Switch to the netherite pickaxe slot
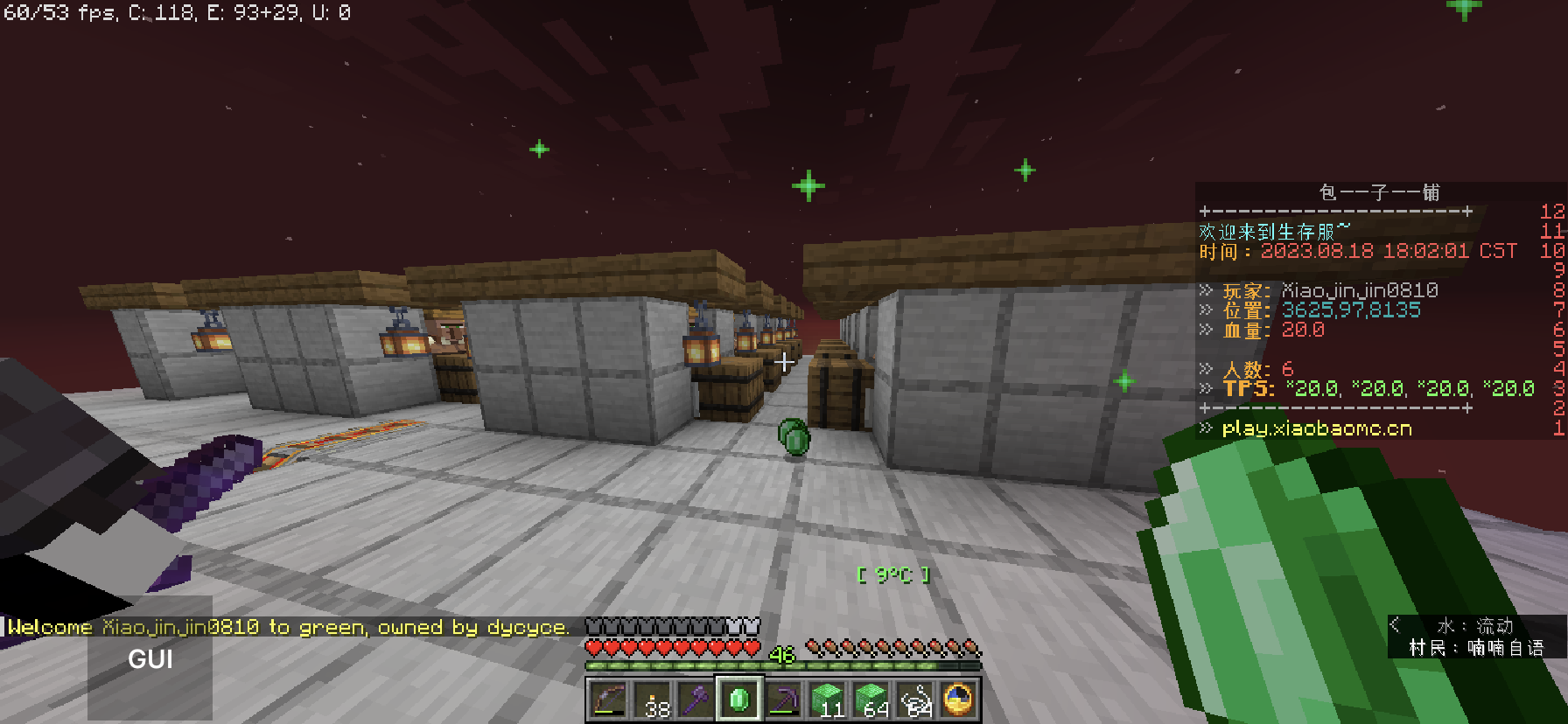This screenshot has width=1568, height=724. click(783, 700)
